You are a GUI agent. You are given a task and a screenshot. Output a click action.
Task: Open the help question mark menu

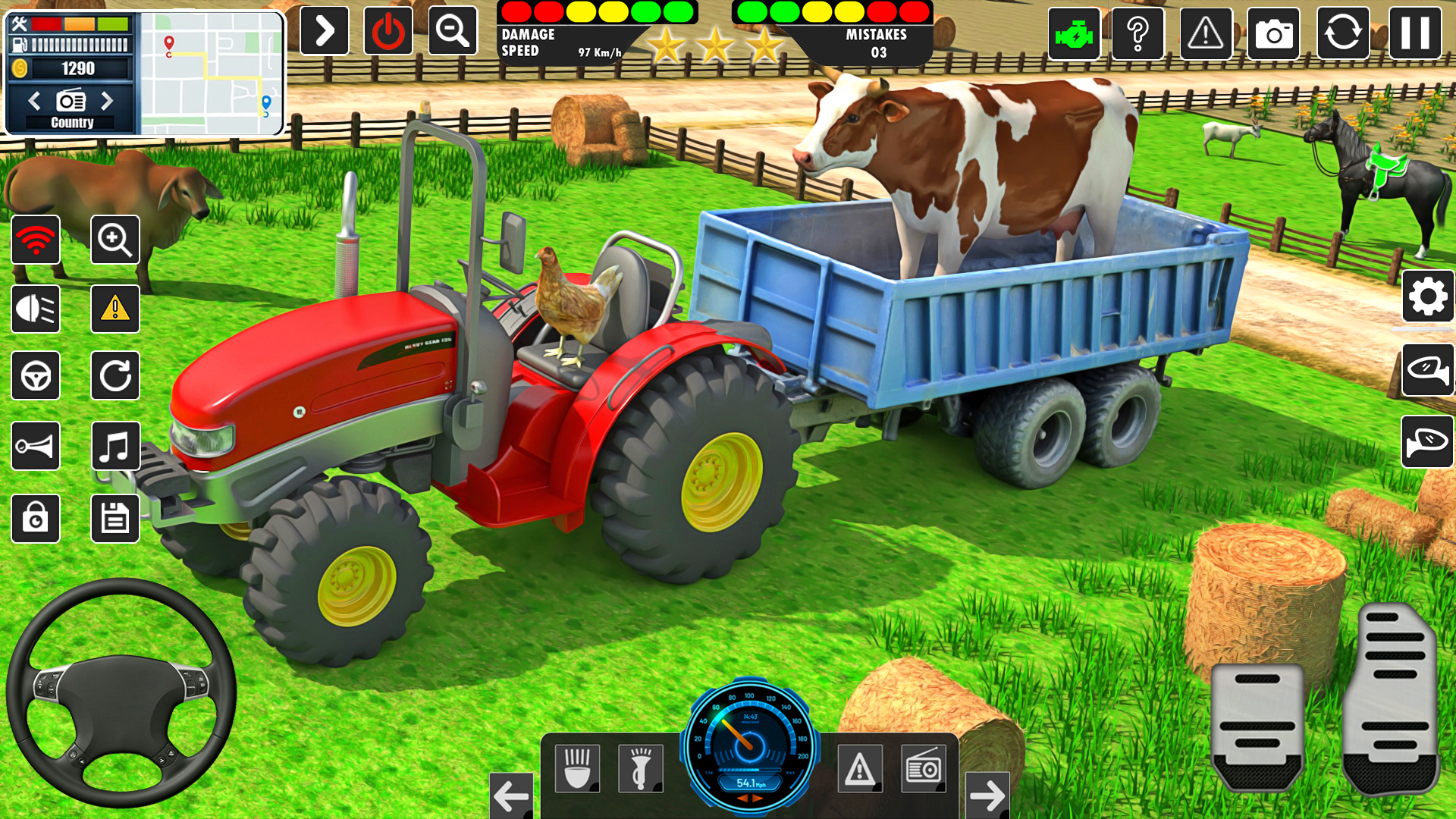pyautogui.click(x=1137, y=33)
